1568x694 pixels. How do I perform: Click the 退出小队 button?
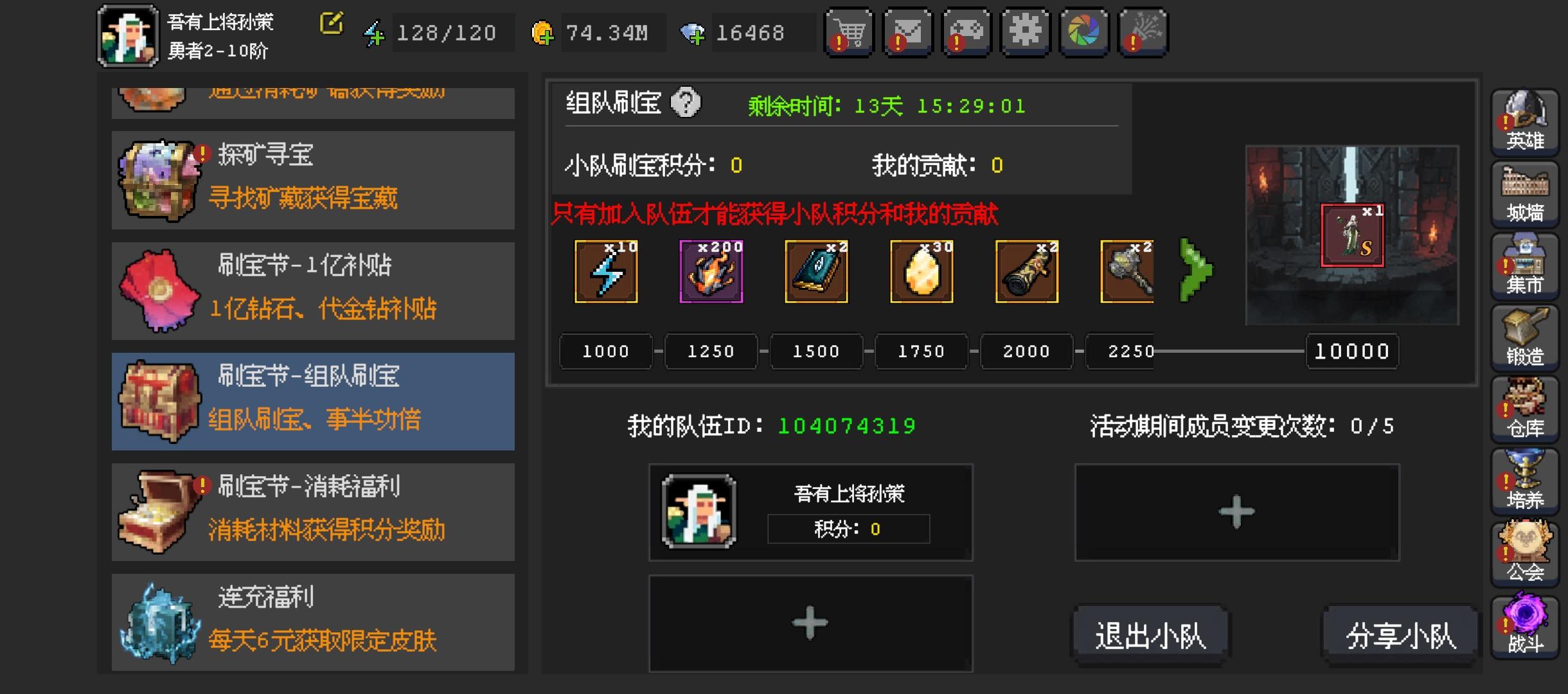pos(1151,633)
